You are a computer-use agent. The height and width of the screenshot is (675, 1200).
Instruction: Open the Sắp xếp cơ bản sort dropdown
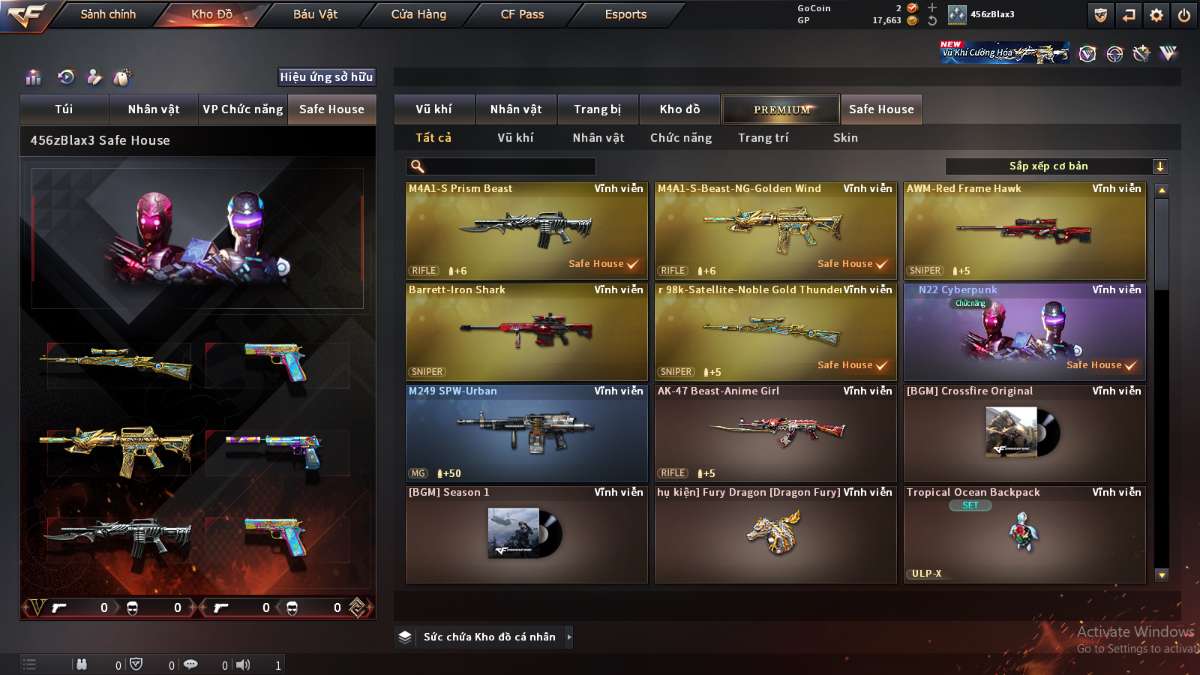(1056, 166)
